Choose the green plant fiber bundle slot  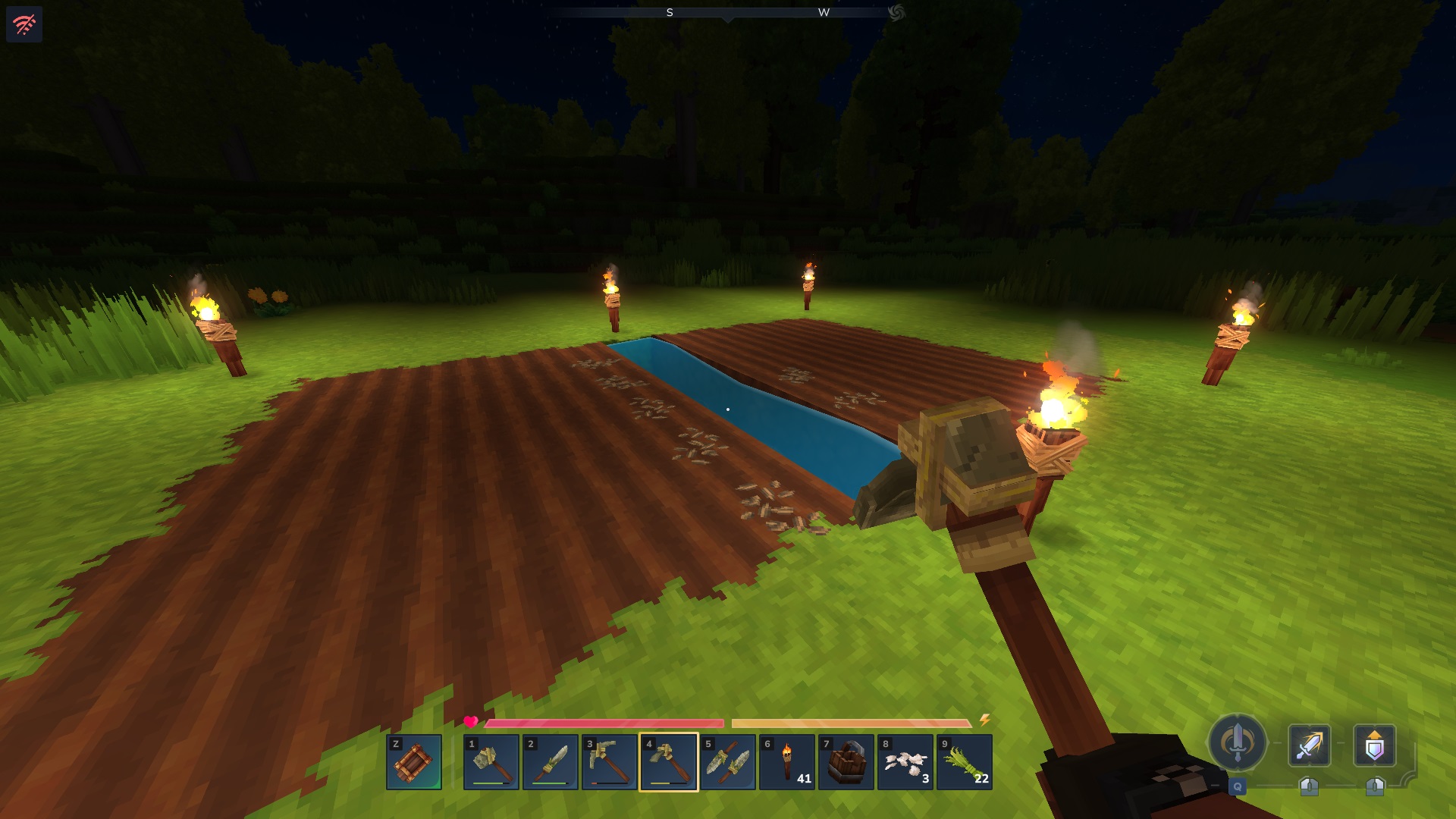click(x=965, y=761)
